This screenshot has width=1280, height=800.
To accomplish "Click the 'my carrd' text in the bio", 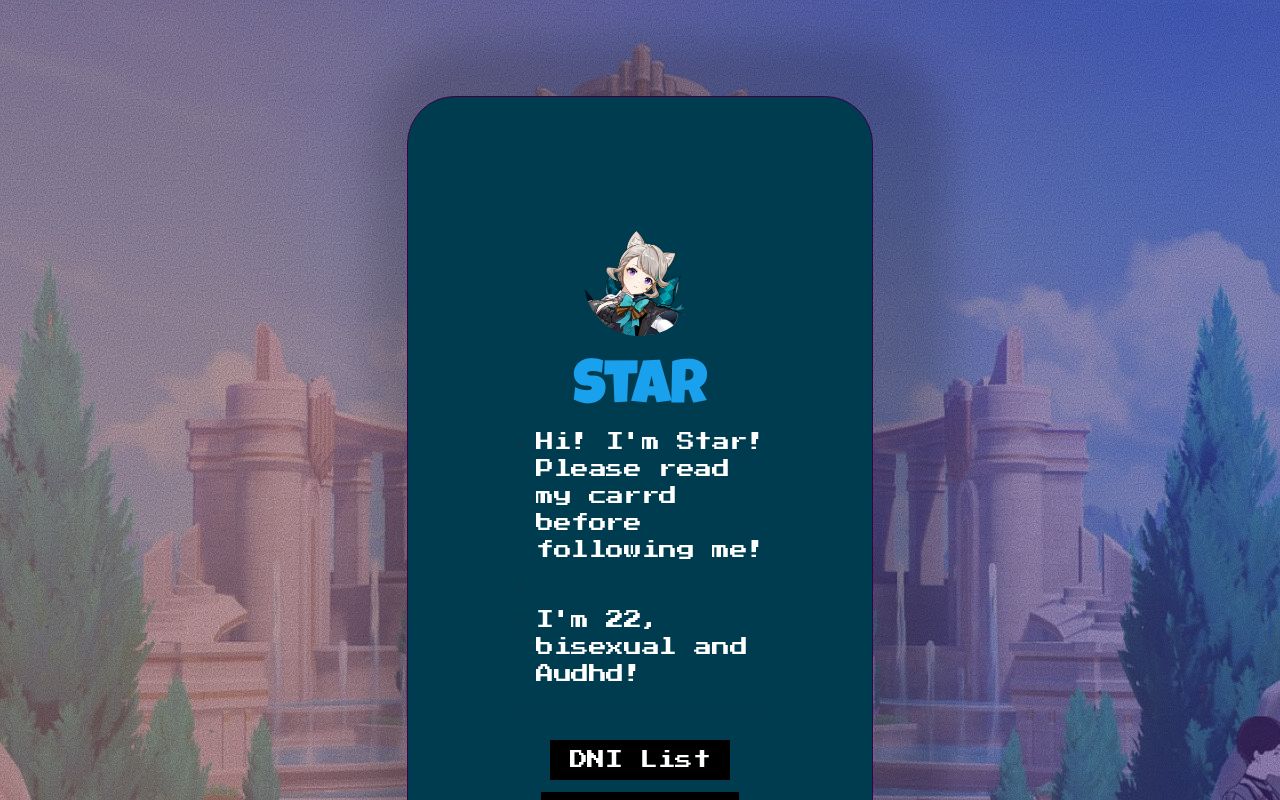I will click(604, 494).
